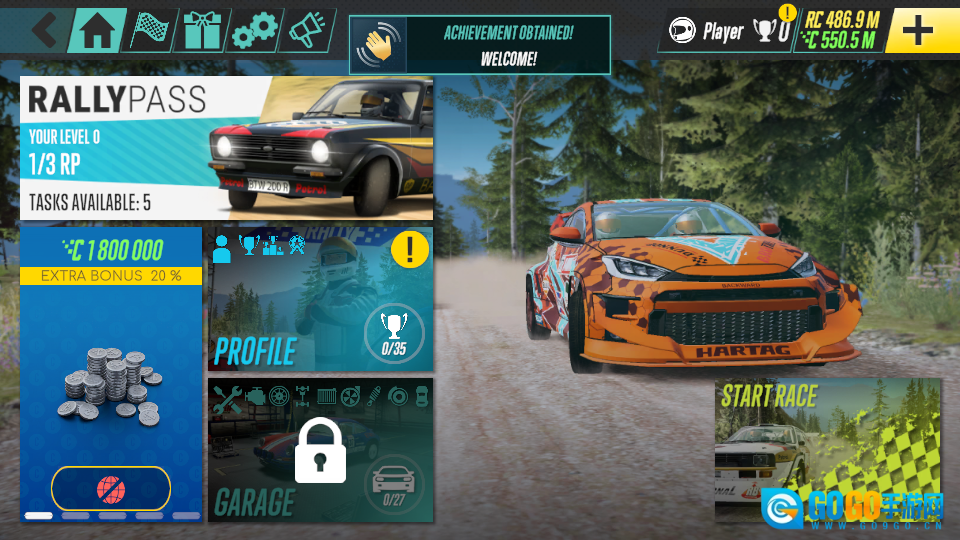Viewport: 960px width, 540px height.
Task: Click the yellow plus add-currency button
Action: 917,31
